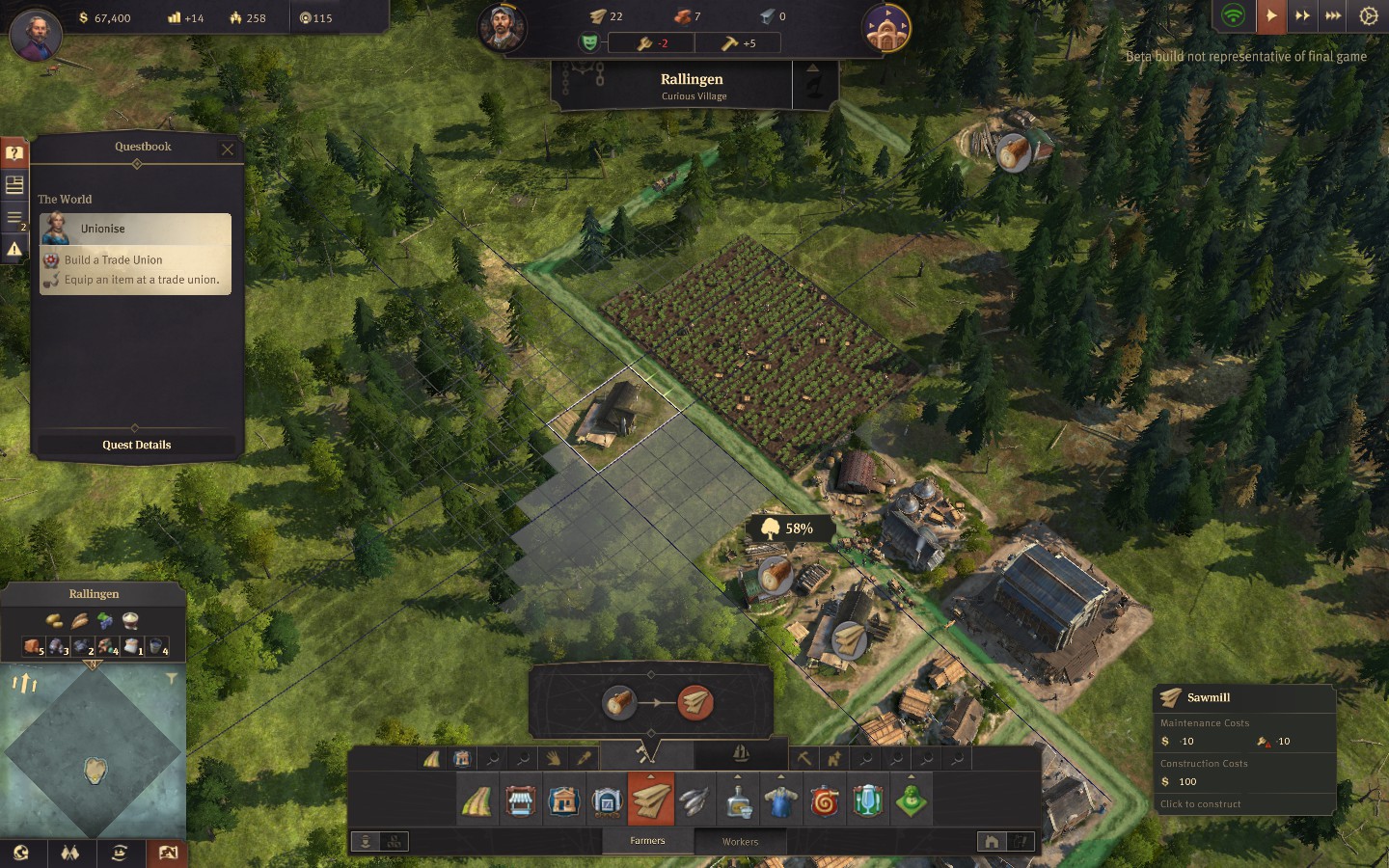Select the schnapps bottle building

tap(738, 801)
